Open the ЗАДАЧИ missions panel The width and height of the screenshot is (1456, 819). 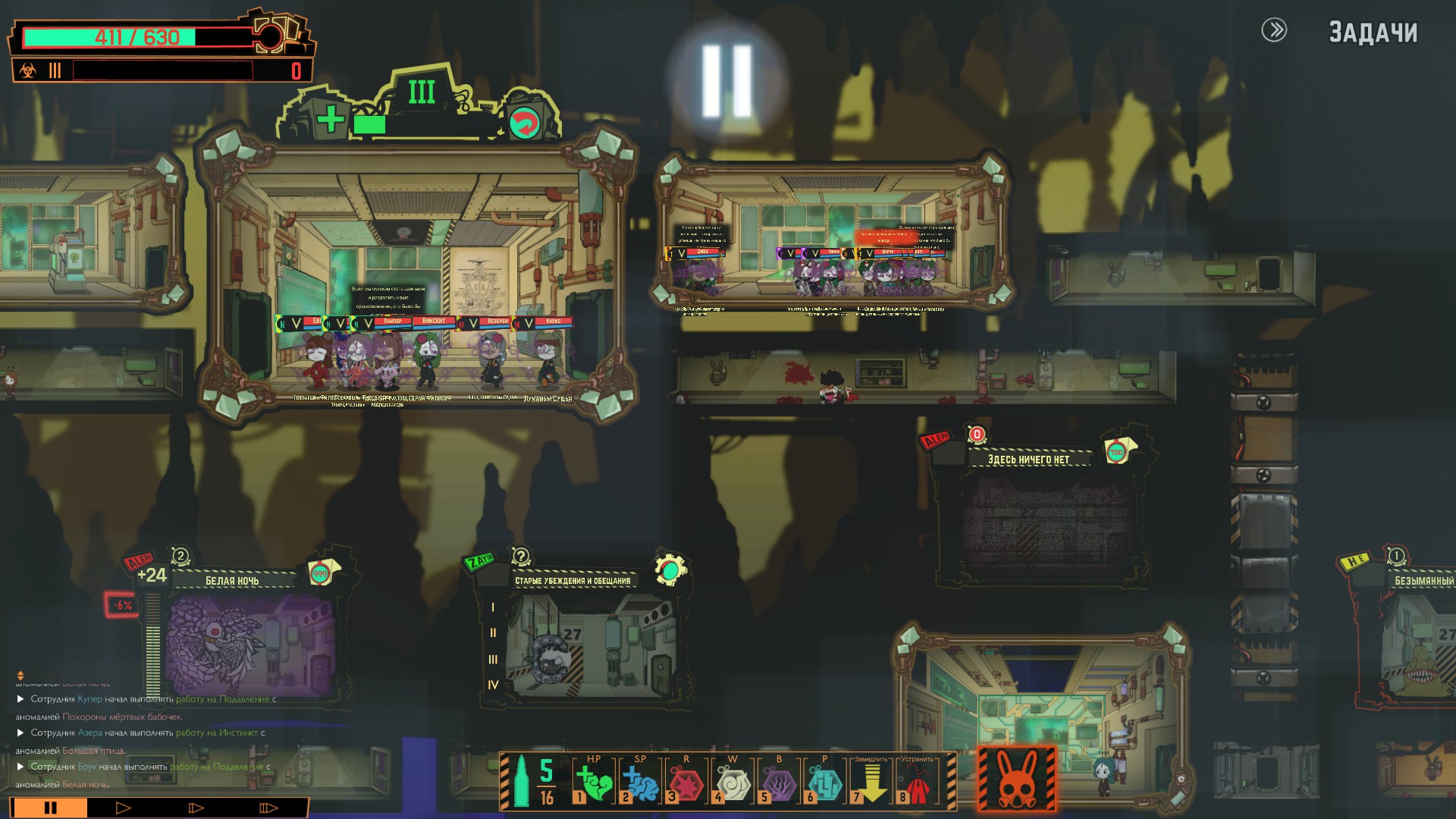point(1373,33)
